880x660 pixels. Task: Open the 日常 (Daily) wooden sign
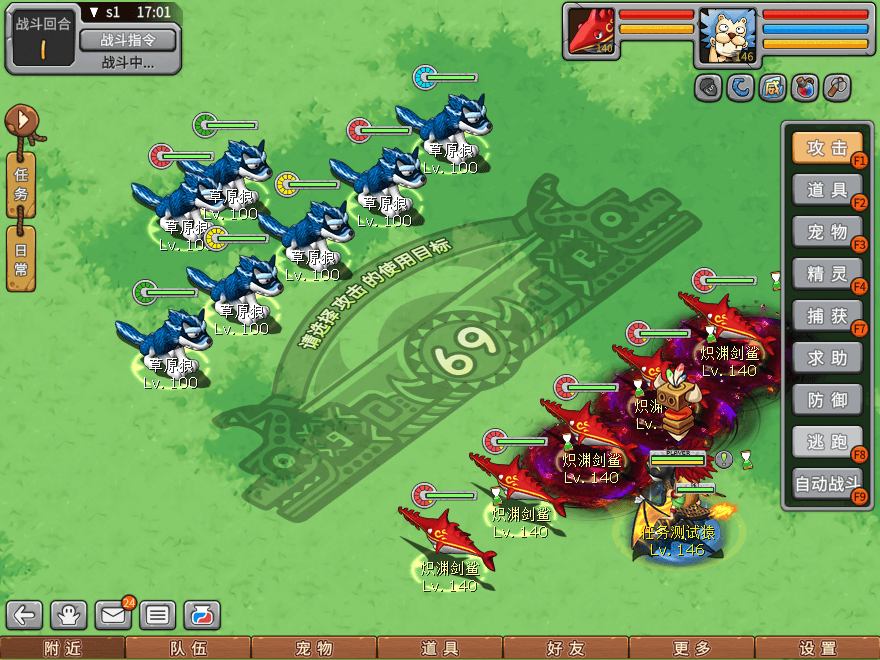pyautogui.click(x=21, y=259)
